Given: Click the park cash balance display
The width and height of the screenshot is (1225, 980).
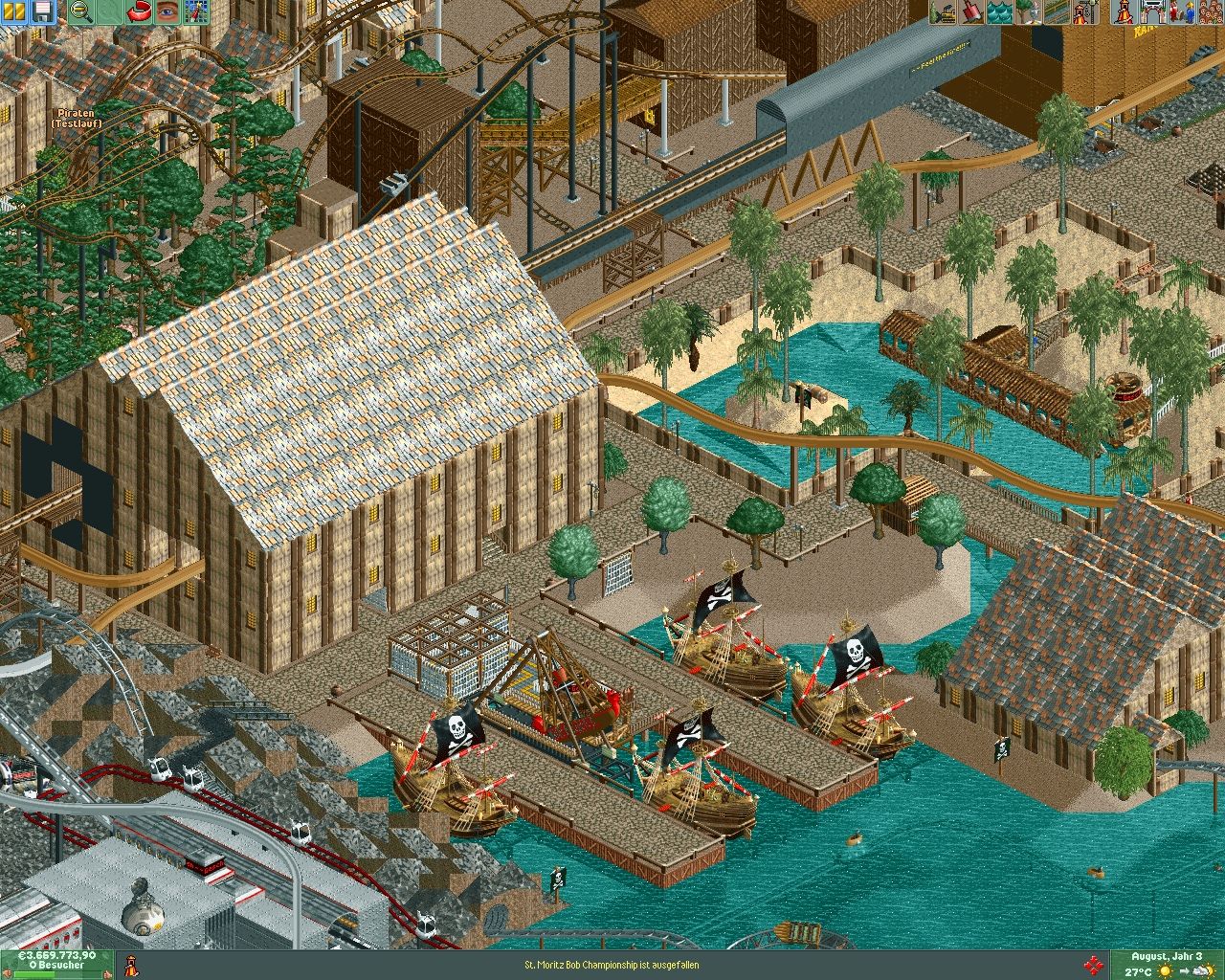Looking at the screenshot, I should 56,955.
